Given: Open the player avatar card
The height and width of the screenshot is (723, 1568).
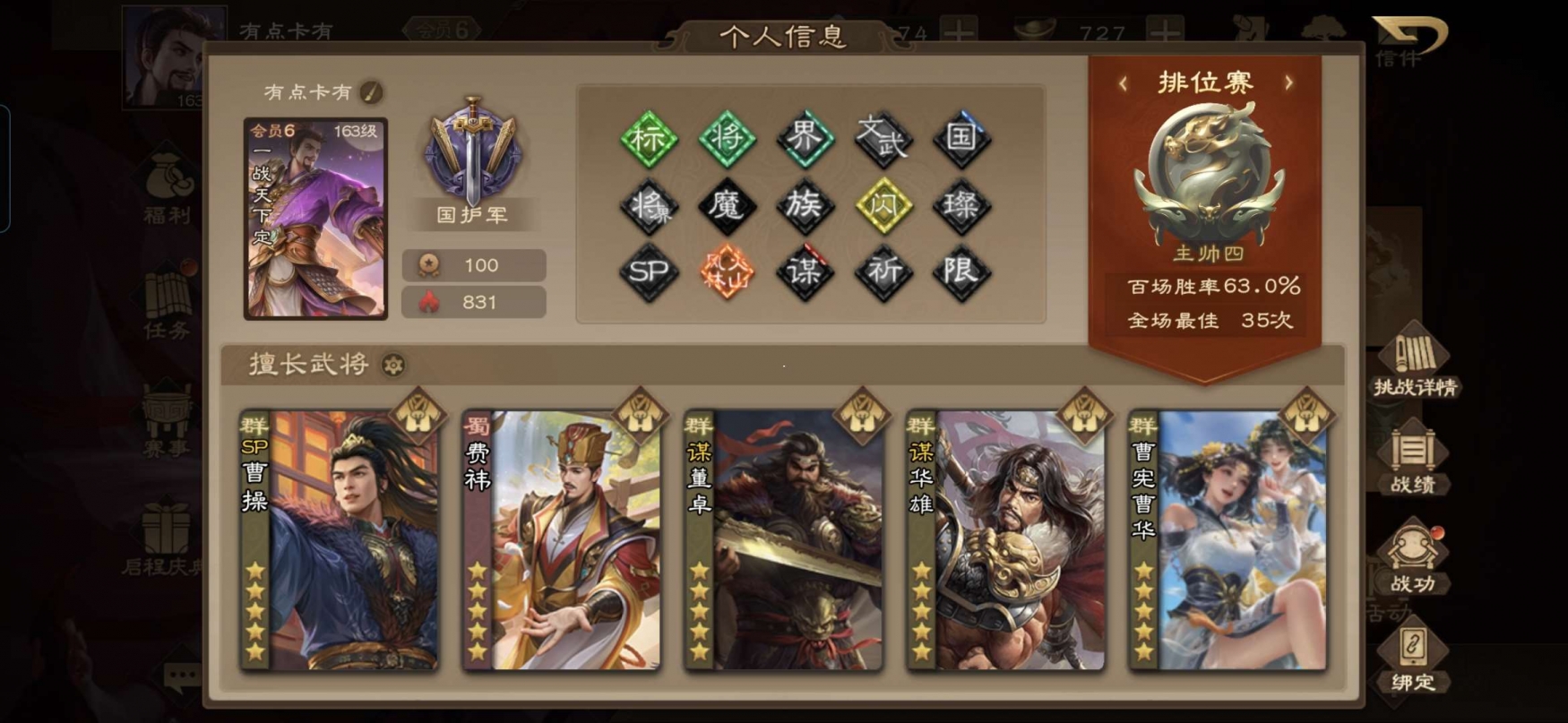Looking at the screenshot, I should click(315, 219).
